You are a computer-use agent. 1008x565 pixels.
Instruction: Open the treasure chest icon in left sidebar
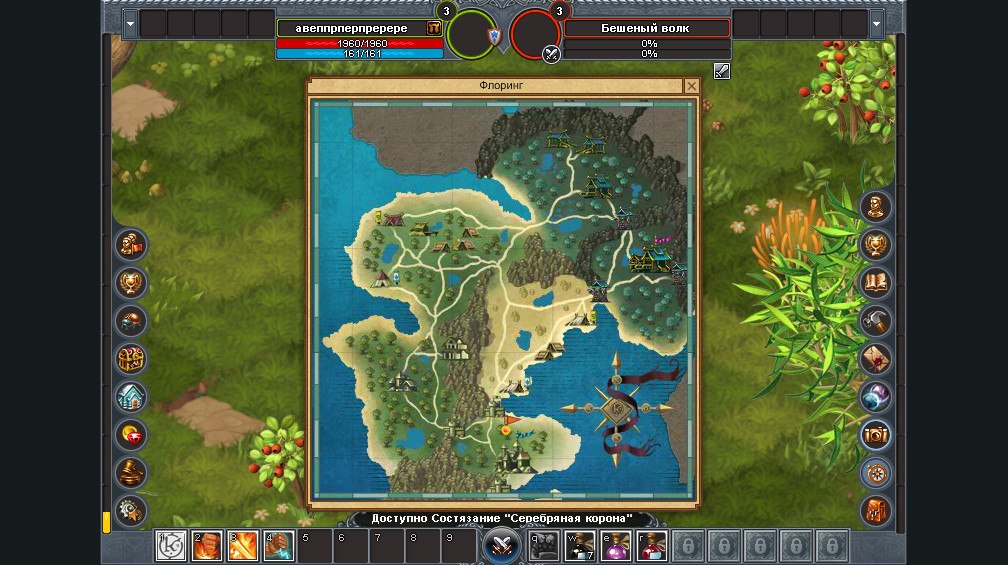tap(131, 358)
